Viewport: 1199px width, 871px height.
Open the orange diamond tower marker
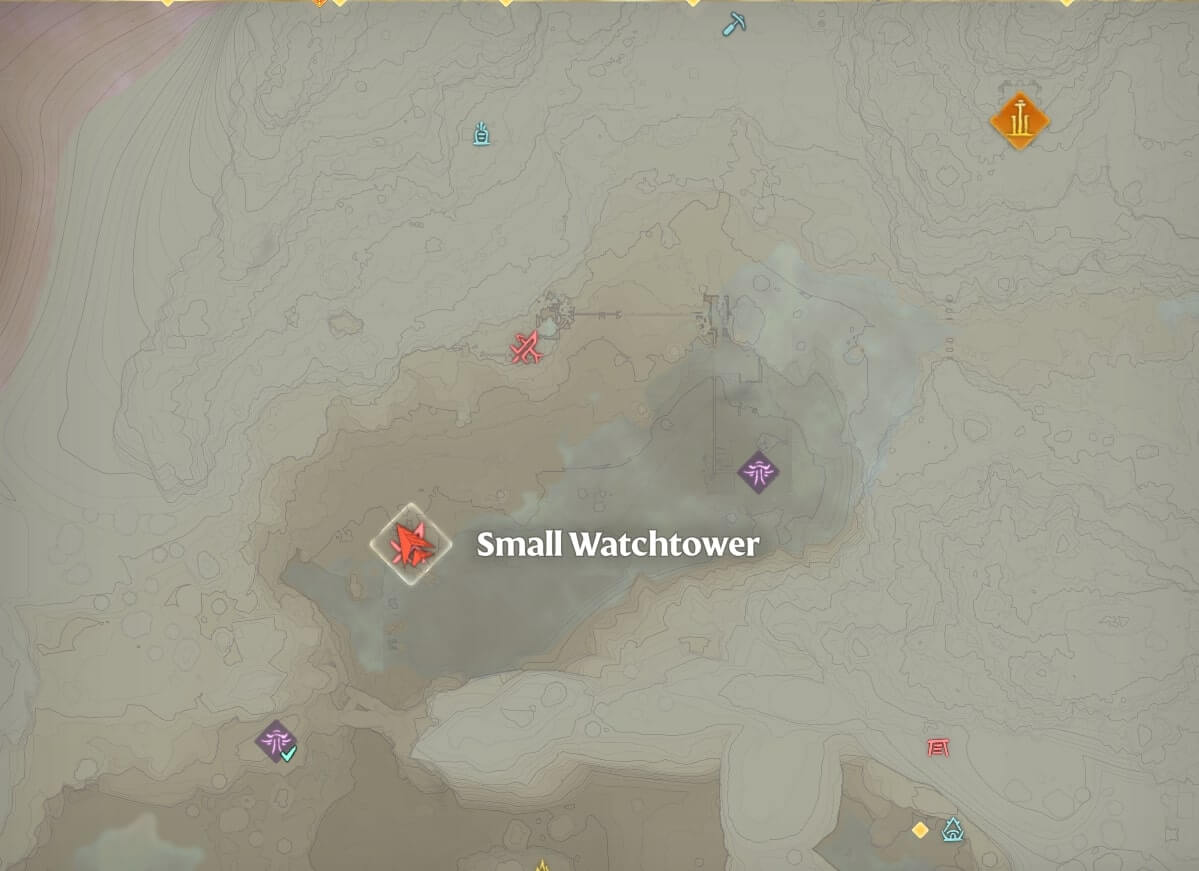click(1019, 121)
